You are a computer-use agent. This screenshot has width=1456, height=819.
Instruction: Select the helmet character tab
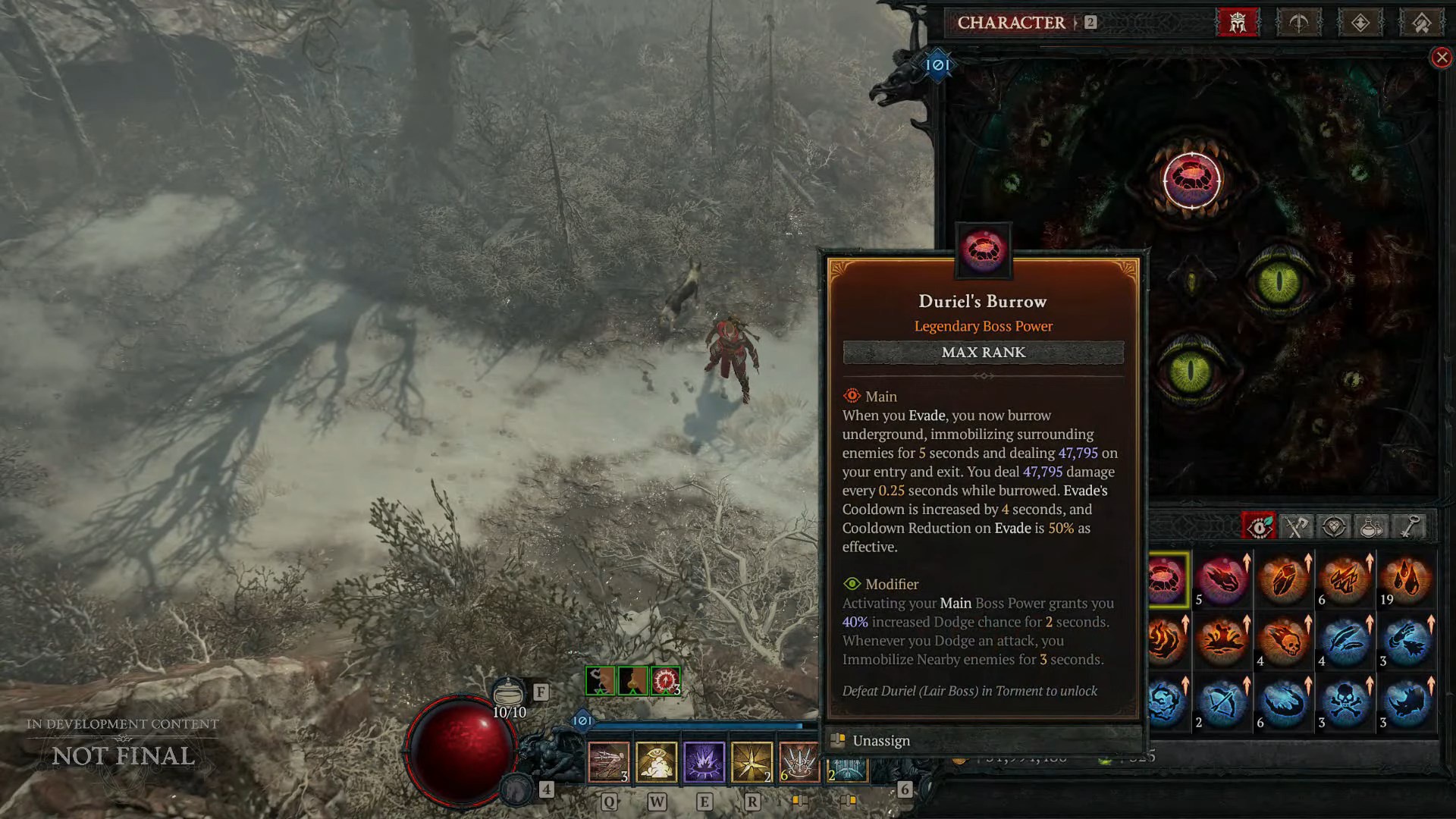(1238, 23)
